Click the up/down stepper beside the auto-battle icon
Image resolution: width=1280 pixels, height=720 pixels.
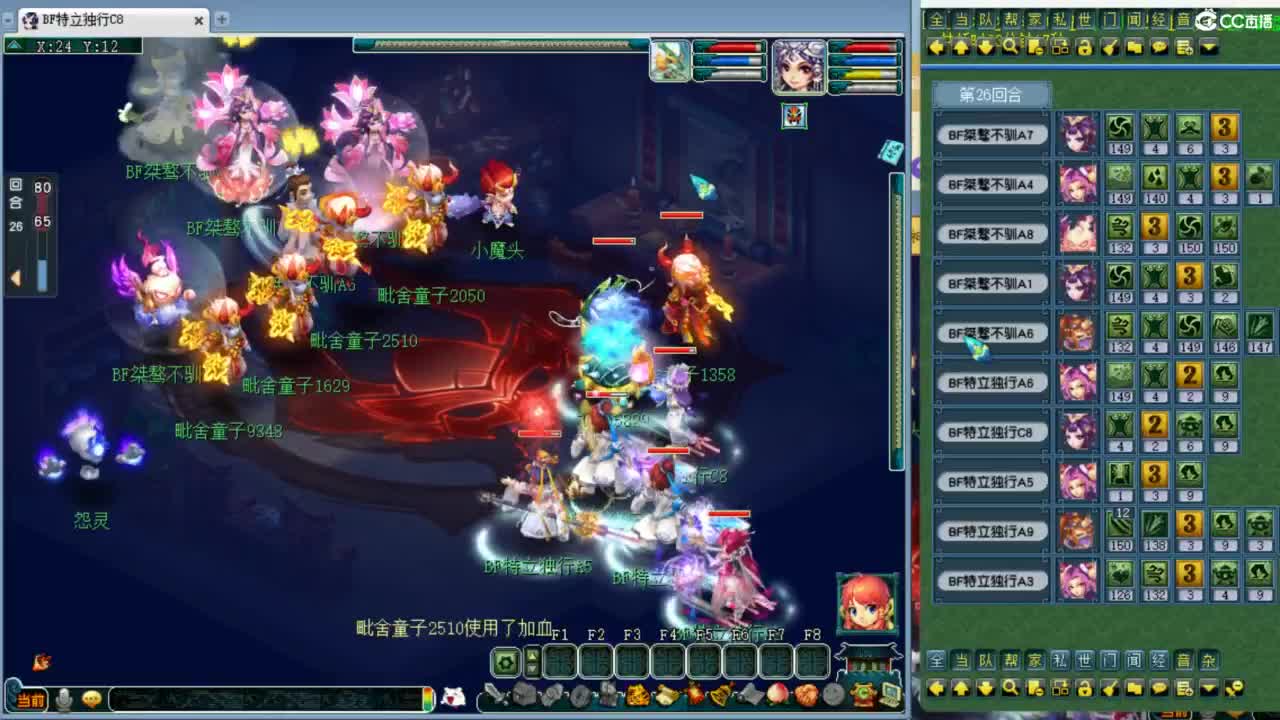(x=531, y=663)
